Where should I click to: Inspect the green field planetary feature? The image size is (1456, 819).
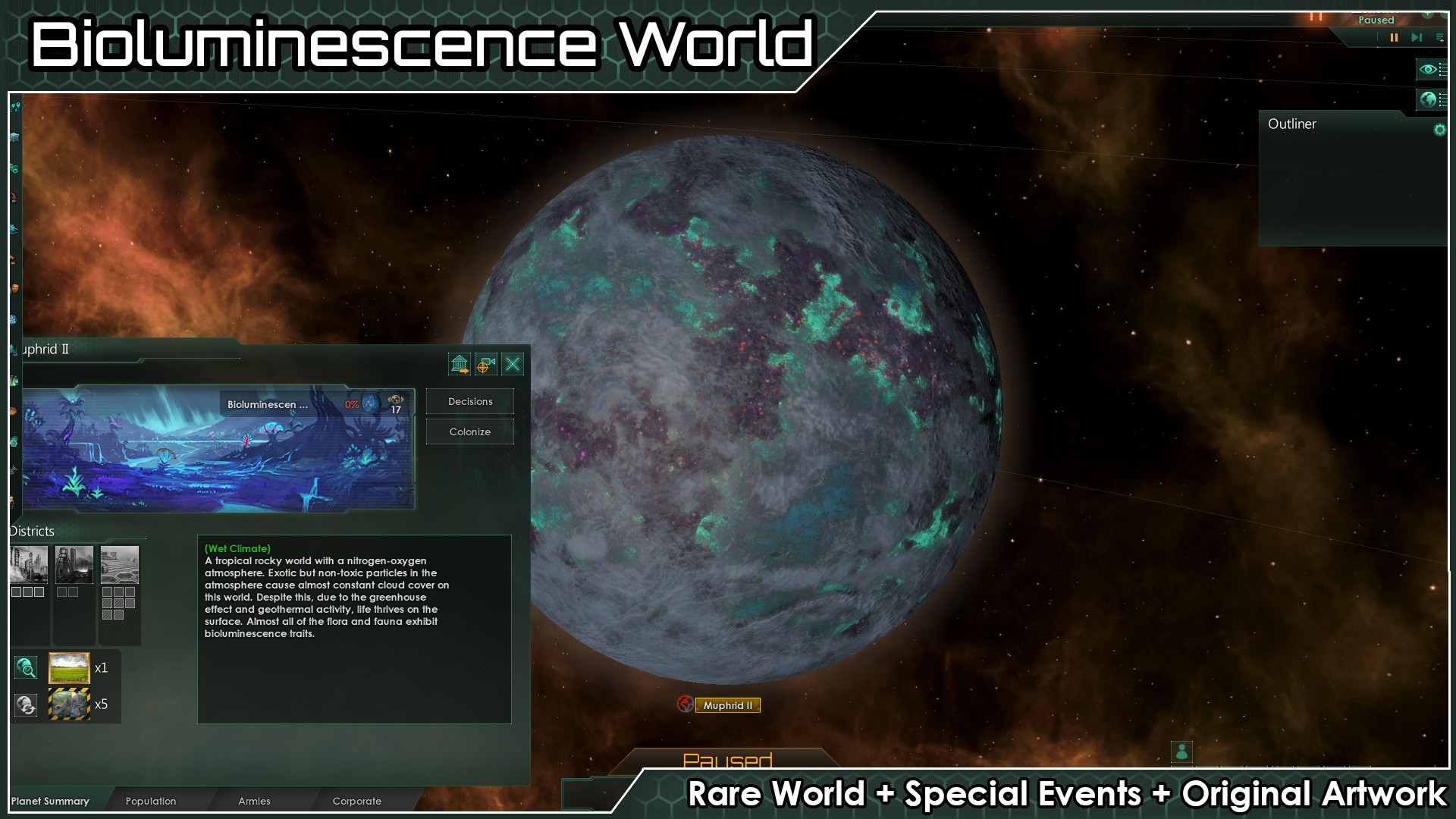point(69,668)
